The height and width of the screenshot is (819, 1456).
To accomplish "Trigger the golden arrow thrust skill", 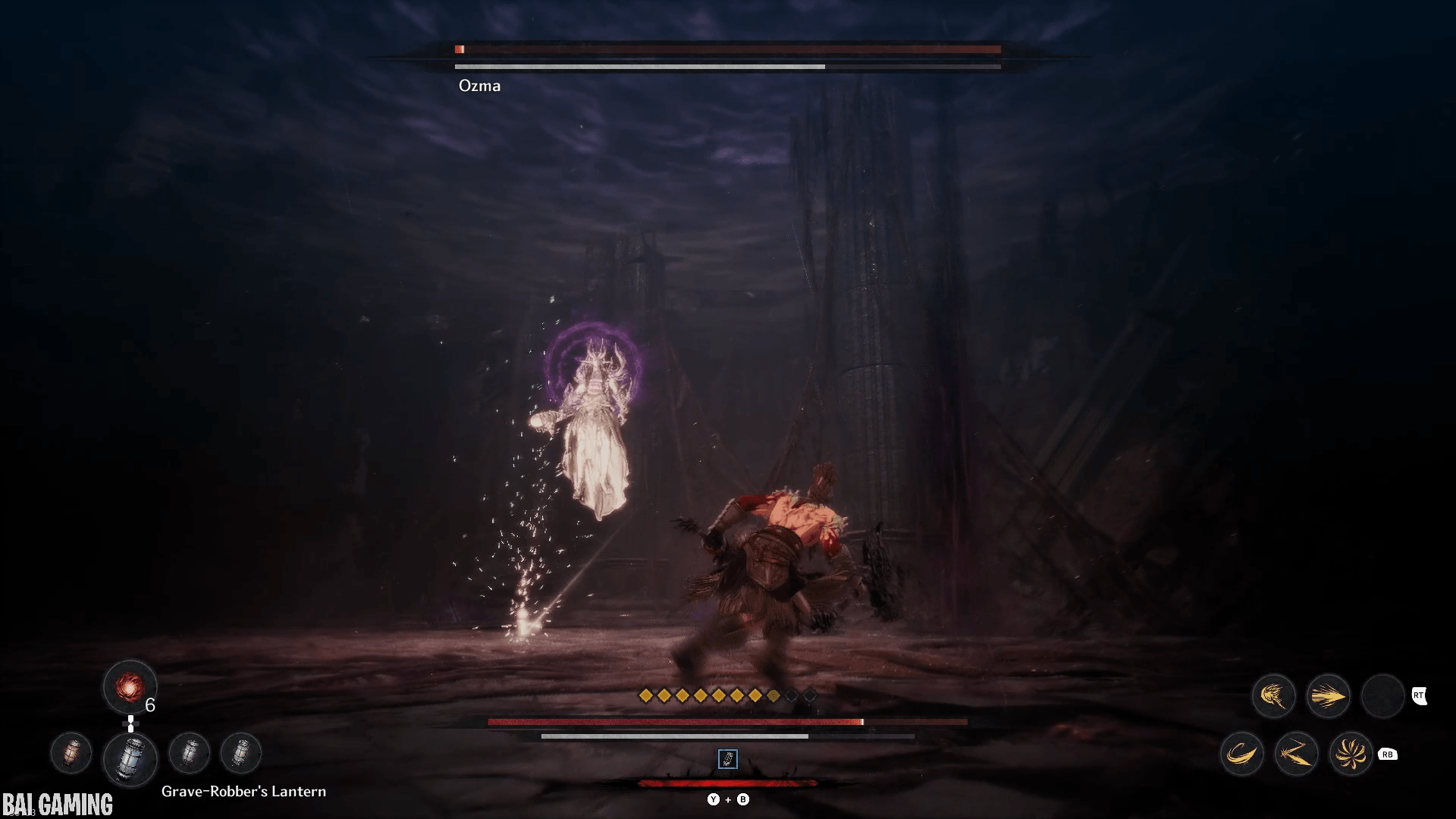I will 1328,695.
